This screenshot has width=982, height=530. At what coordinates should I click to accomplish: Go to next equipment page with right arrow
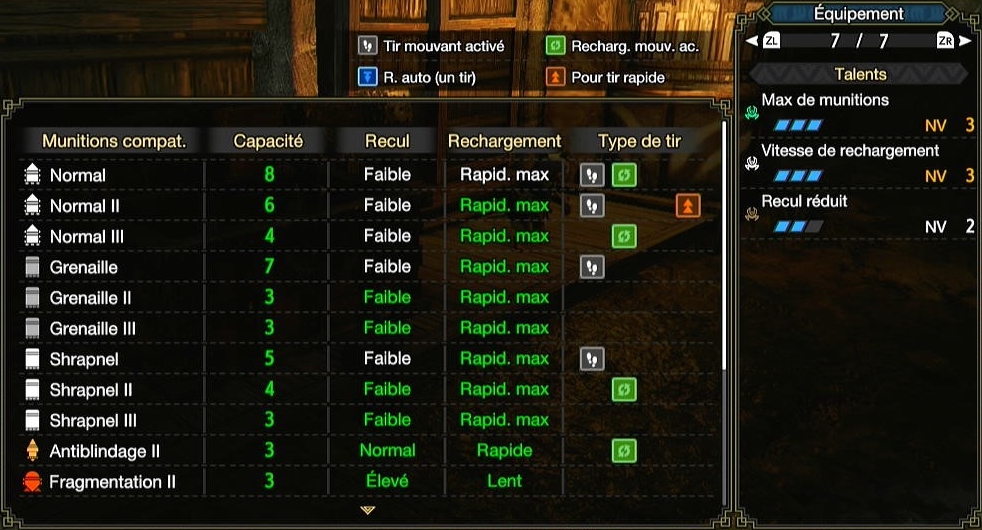pyautogui.click(x=965, y=41)
